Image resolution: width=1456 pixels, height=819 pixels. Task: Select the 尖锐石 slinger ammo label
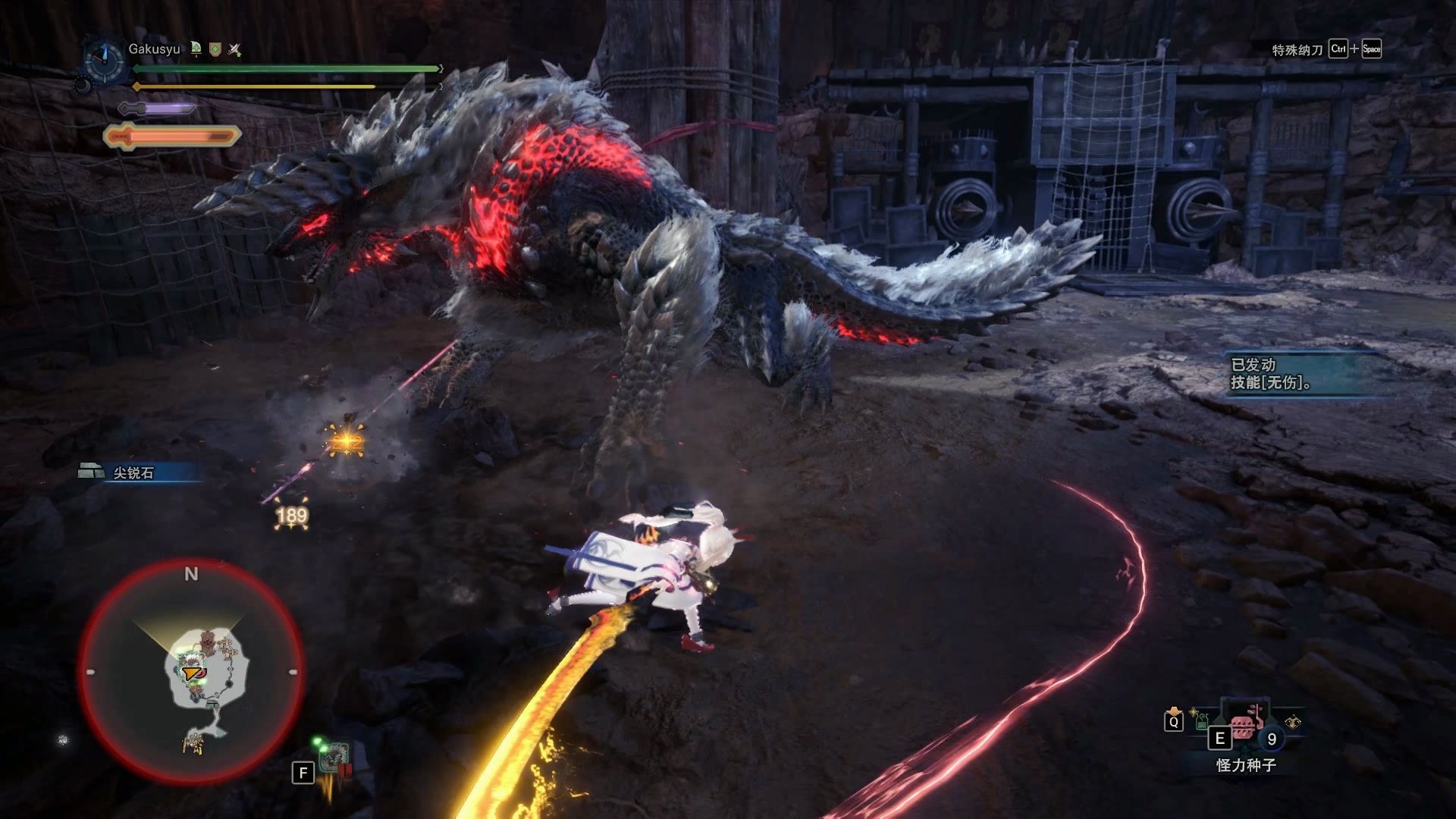[133, 472]
